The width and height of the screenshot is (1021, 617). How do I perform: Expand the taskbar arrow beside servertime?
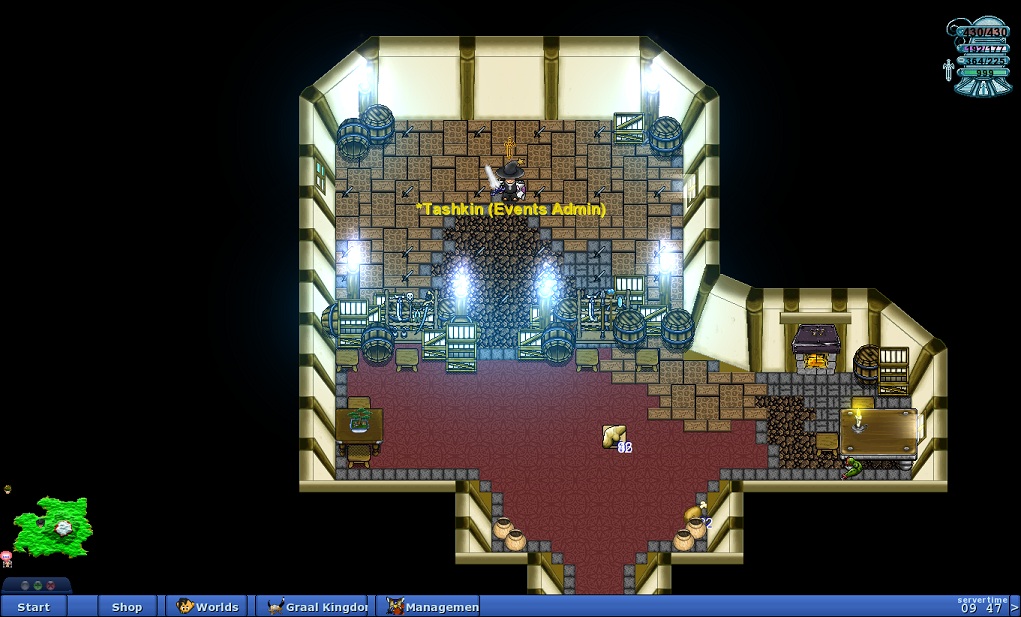click(x=1015, y=606)
